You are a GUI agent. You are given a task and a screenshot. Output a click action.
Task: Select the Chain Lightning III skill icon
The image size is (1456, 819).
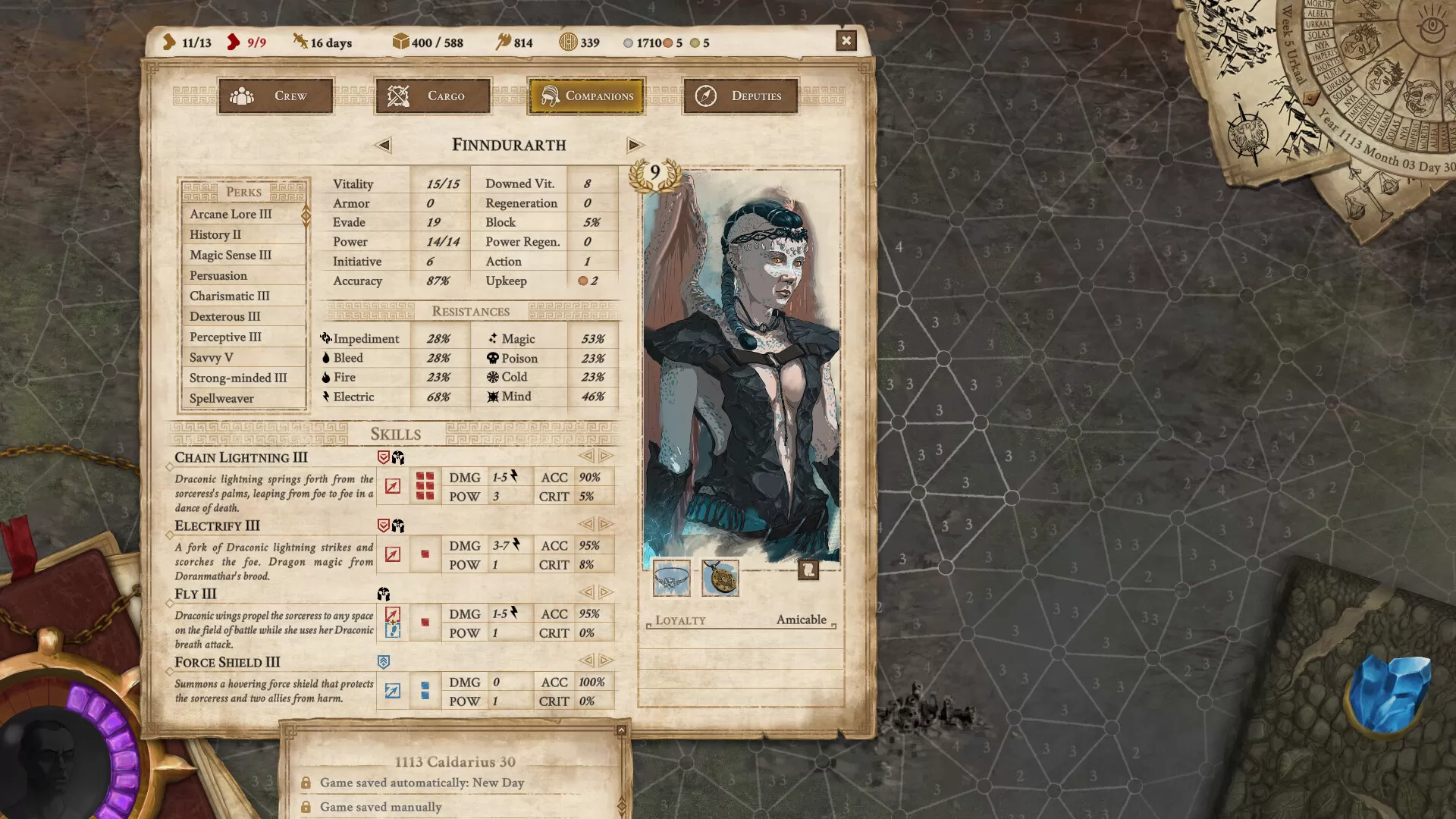(x=393, y=484)
